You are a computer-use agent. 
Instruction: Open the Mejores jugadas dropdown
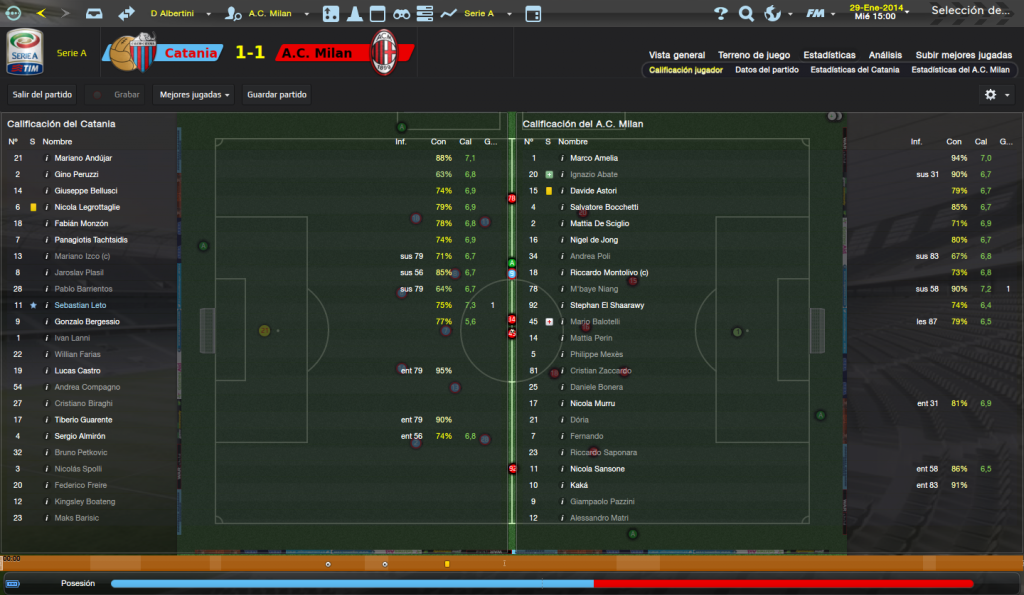click(x=196, y=94)
